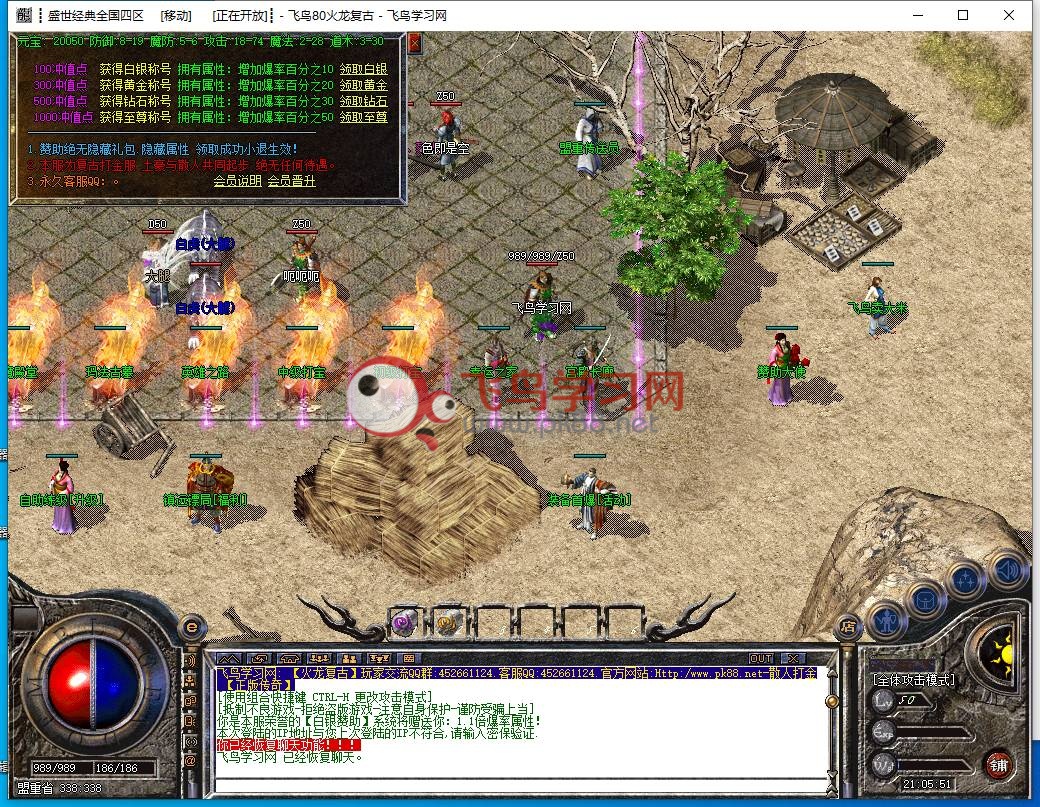1040x807 pixels.
Task: Claim the gold title via 领取黄金
Action: click(363, 85)
